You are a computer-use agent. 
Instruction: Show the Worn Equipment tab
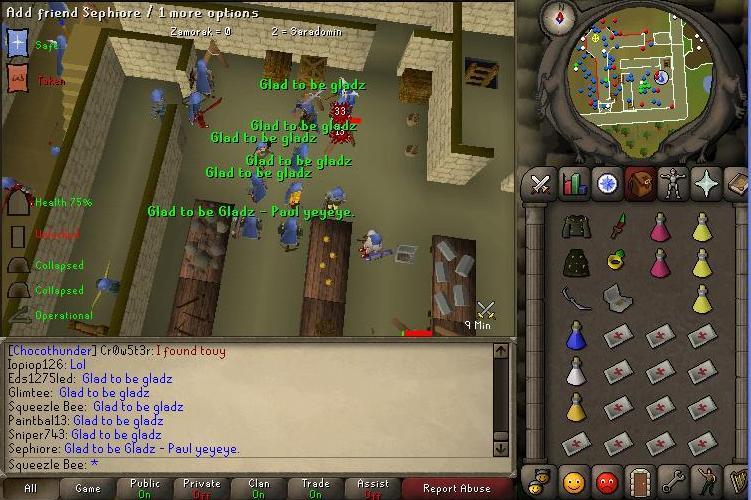click(673, 185)
